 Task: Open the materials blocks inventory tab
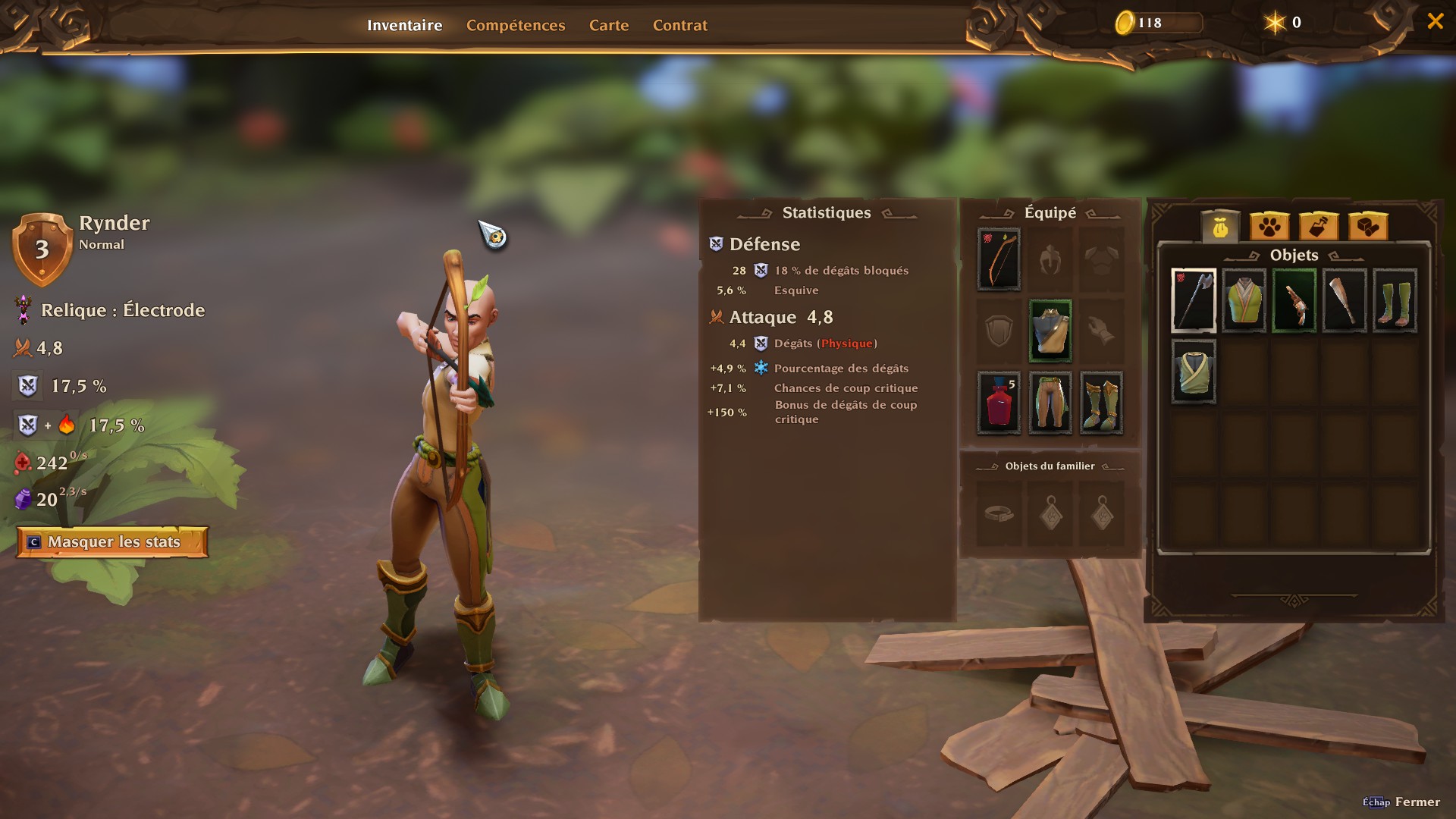tap(1368, 226)
